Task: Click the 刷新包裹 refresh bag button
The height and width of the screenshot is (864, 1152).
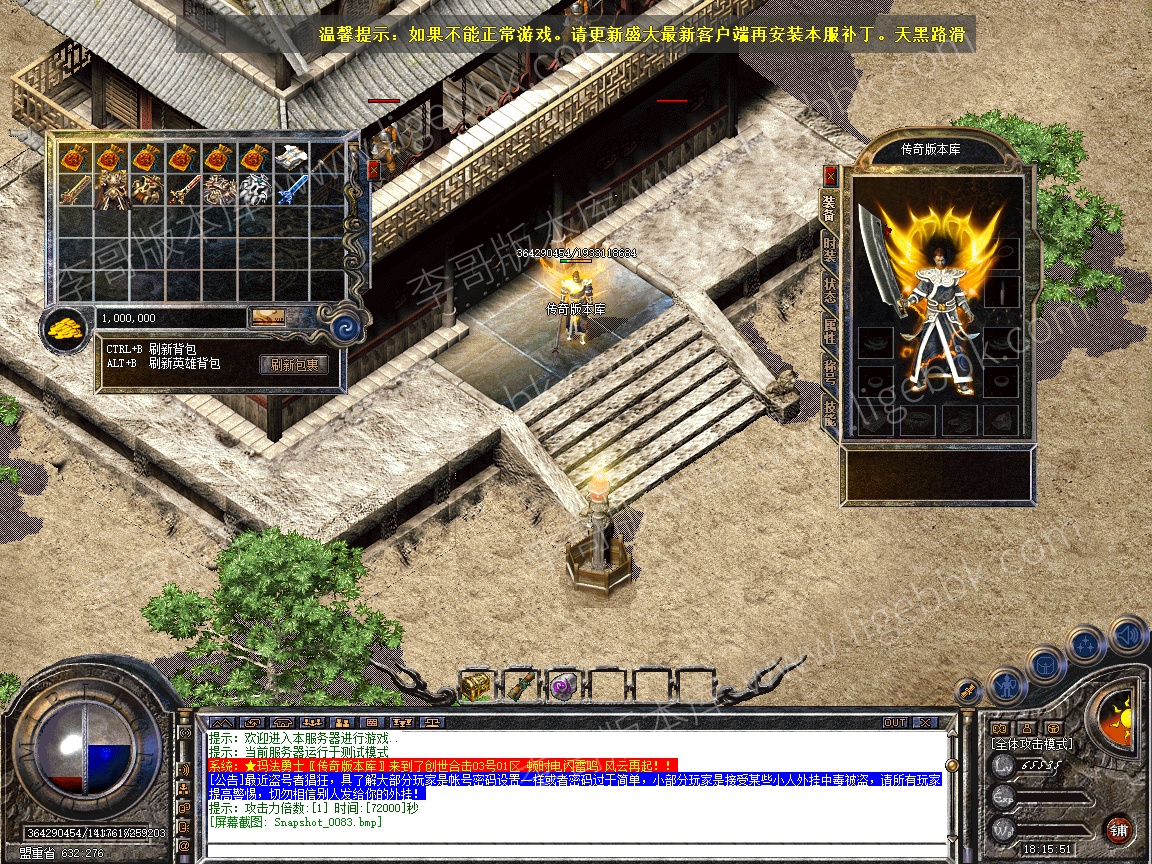Action: pyautogui.click(x=294, y=365)
